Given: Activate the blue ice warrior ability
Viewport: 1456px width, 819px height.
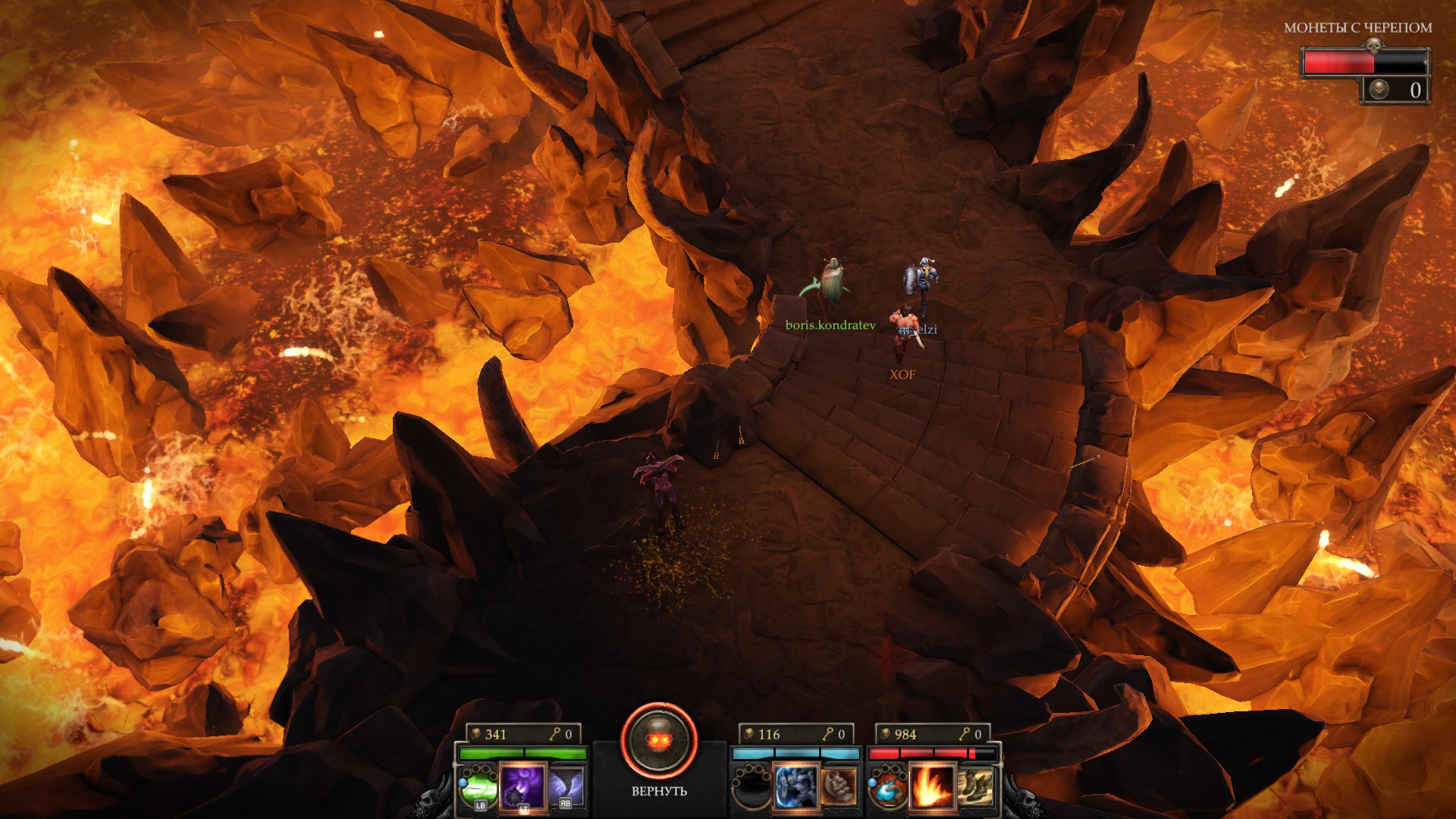Looking at the screenshot, I should tap(795, 786).
